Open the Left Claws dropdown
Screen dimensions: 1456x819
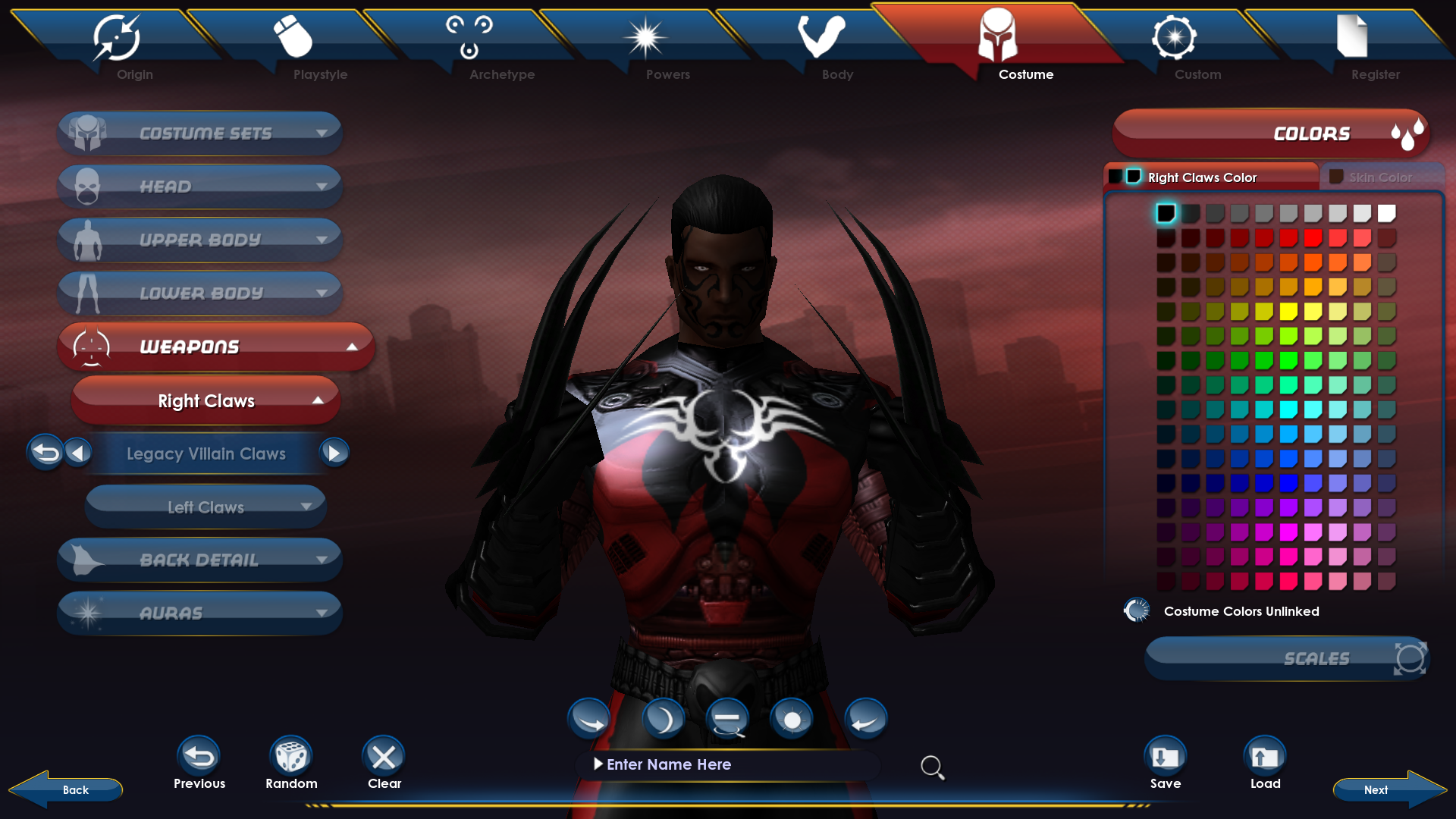pyautogui.click(x=206, y=507)
